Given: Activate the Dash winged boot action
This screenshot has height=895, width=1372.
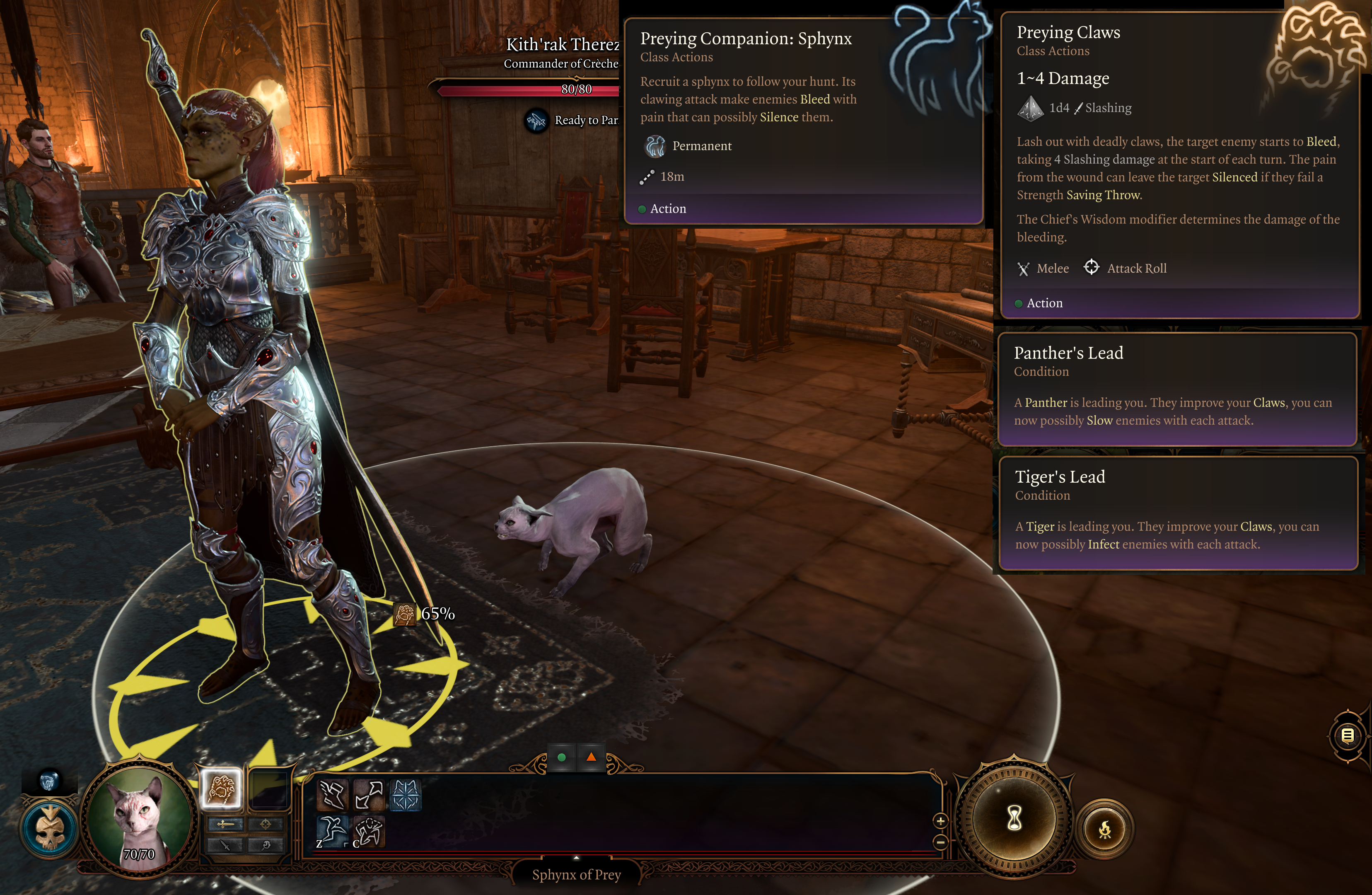Looking at the screenshot, I should click(x=333, y=795).
